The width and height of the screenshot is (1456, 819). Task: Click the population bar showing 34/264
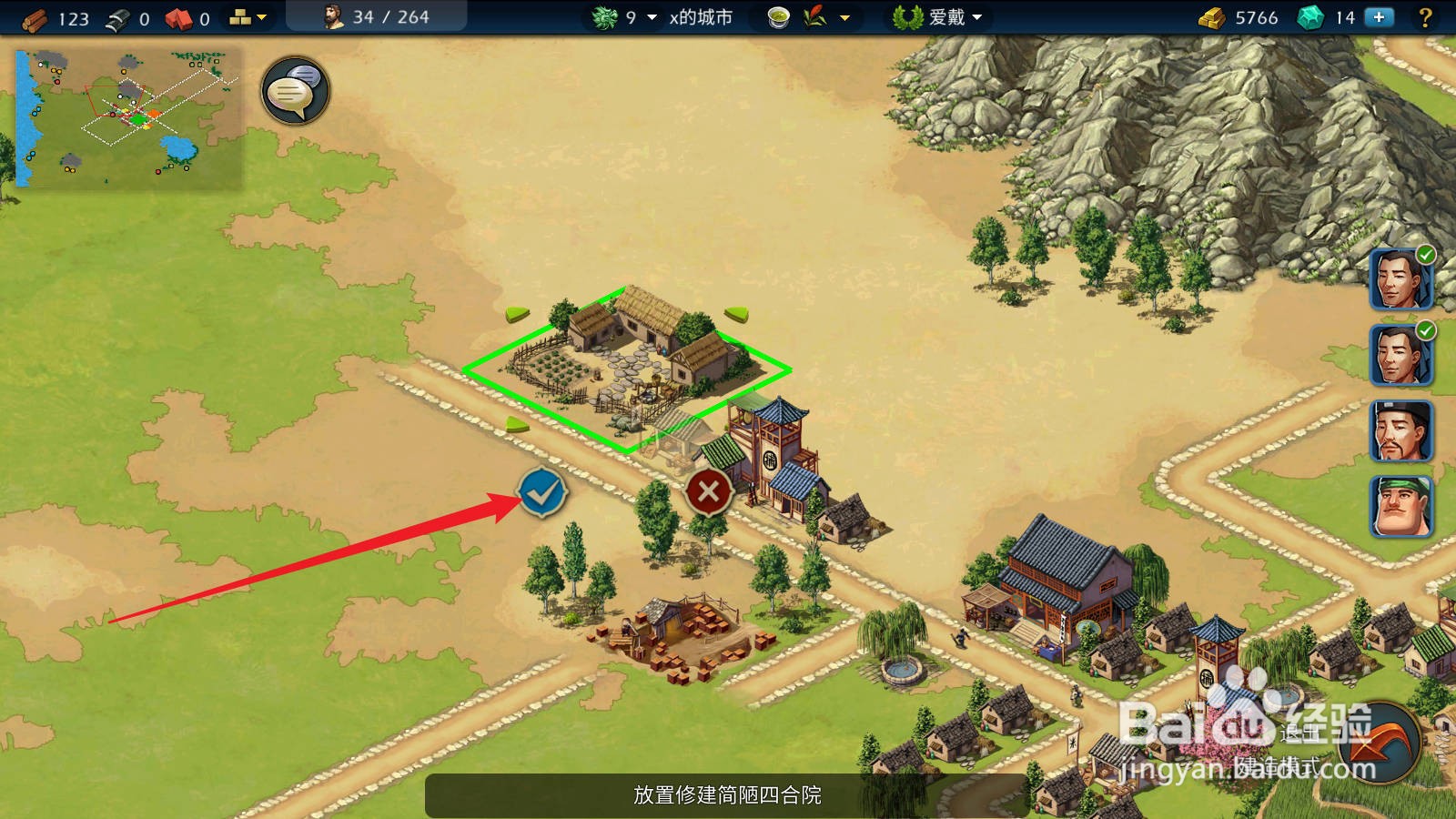point(377,15)
